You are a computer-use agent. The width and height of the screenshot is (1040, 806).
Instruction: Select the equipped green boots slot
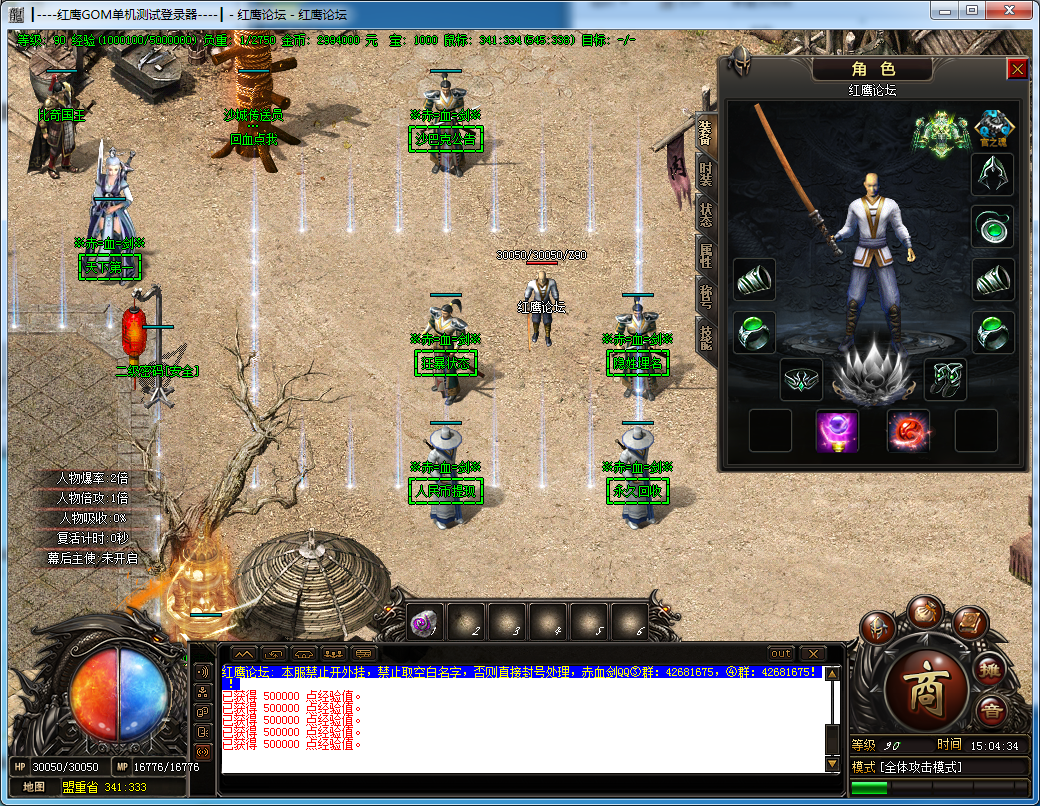pyautogui.click(x=945, y=379)
